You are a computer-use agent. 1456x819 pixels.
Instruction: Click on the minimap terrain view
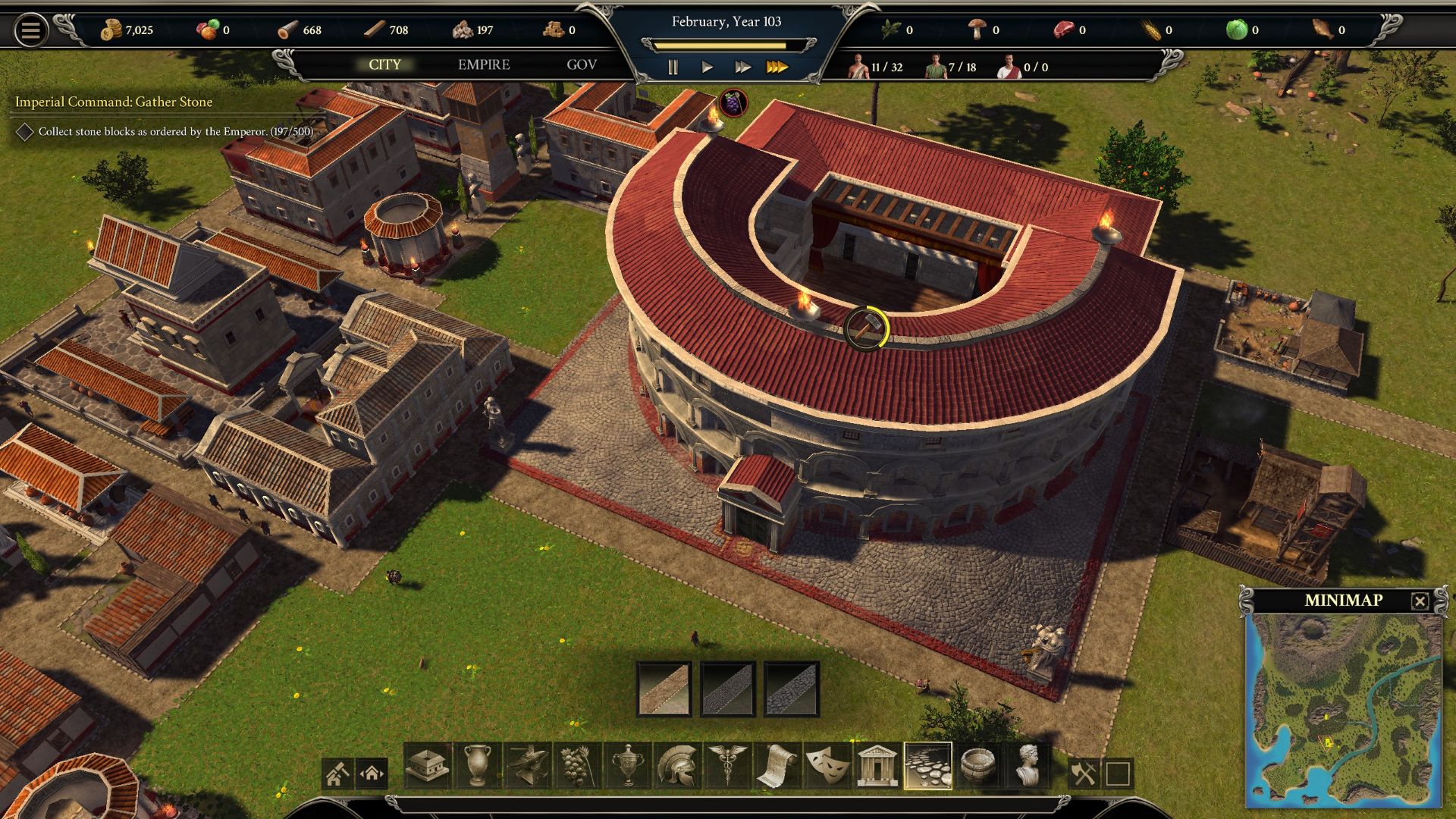1343,709
